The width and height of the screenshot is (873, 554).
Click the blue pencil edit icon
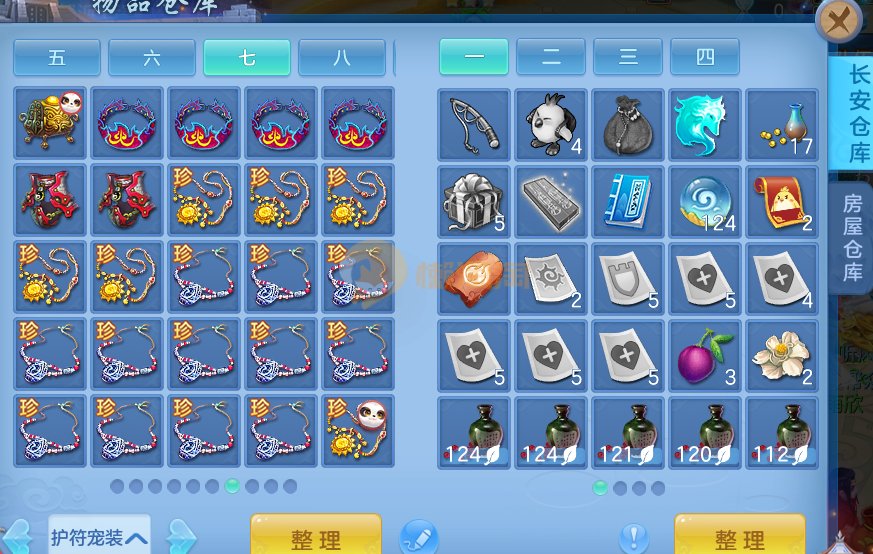click(419, 538)
